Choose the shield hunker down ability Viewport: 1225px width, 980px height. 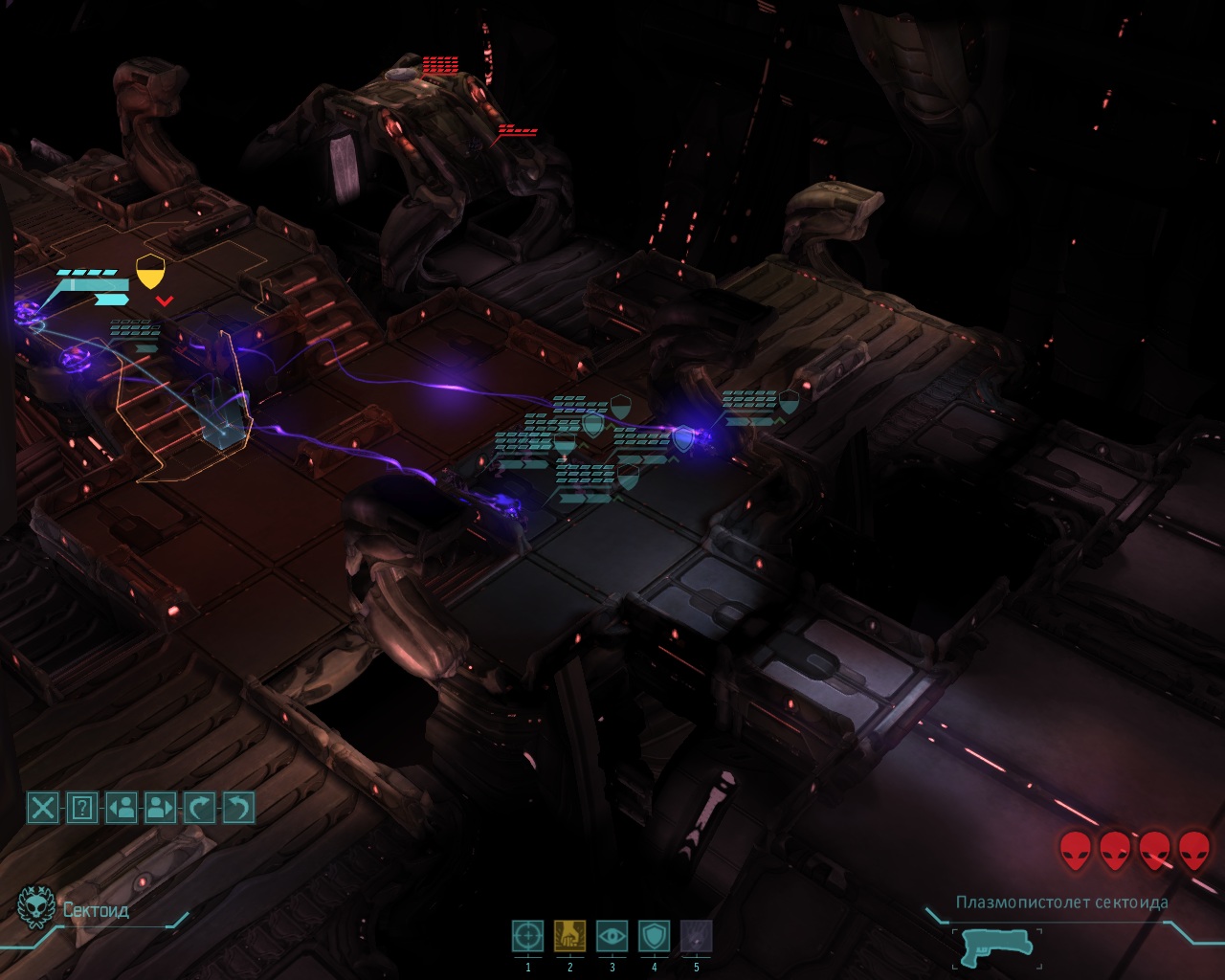(654, 936)
